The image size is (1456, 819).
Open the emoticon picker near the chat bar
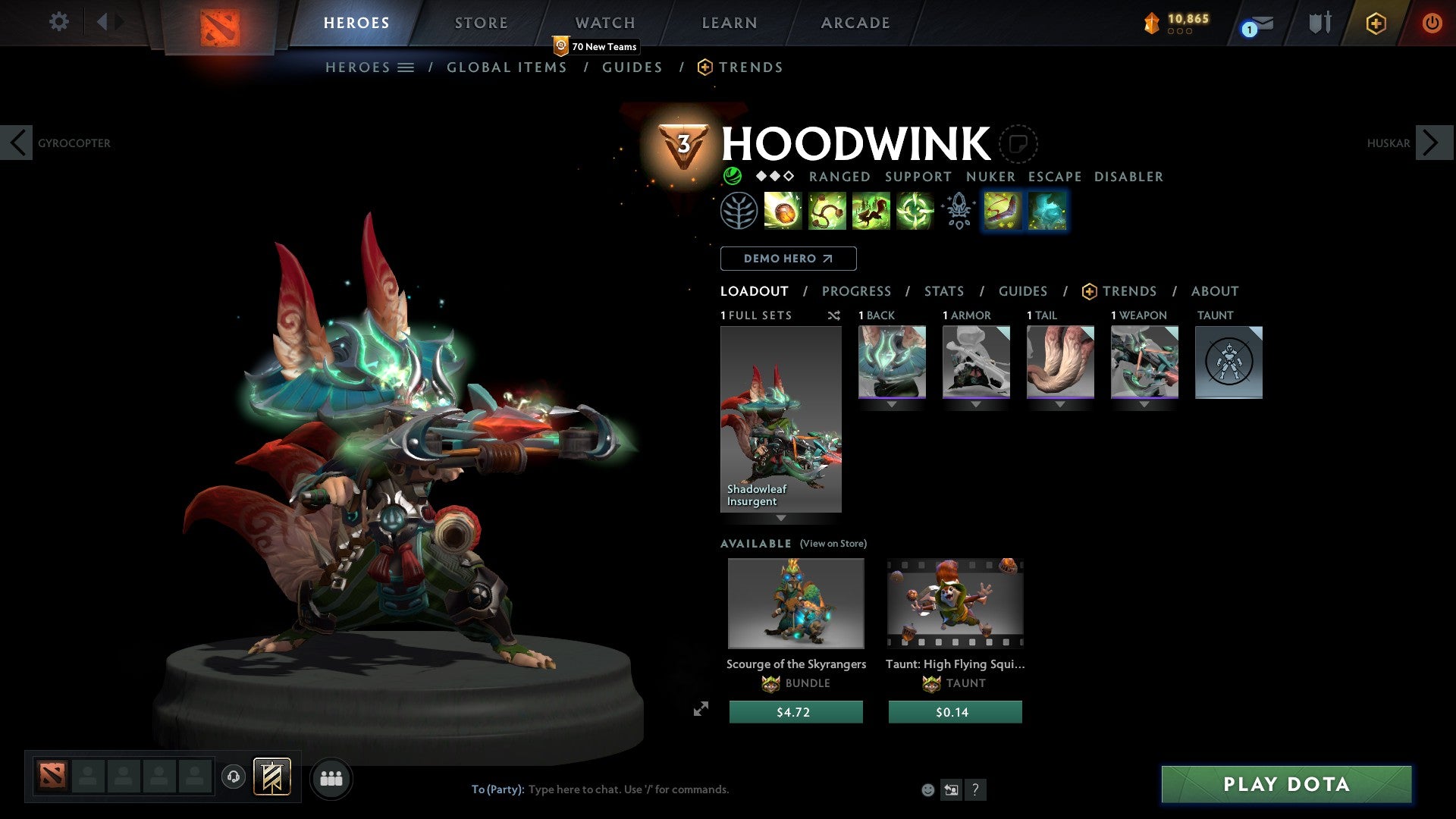click(927, 789)
